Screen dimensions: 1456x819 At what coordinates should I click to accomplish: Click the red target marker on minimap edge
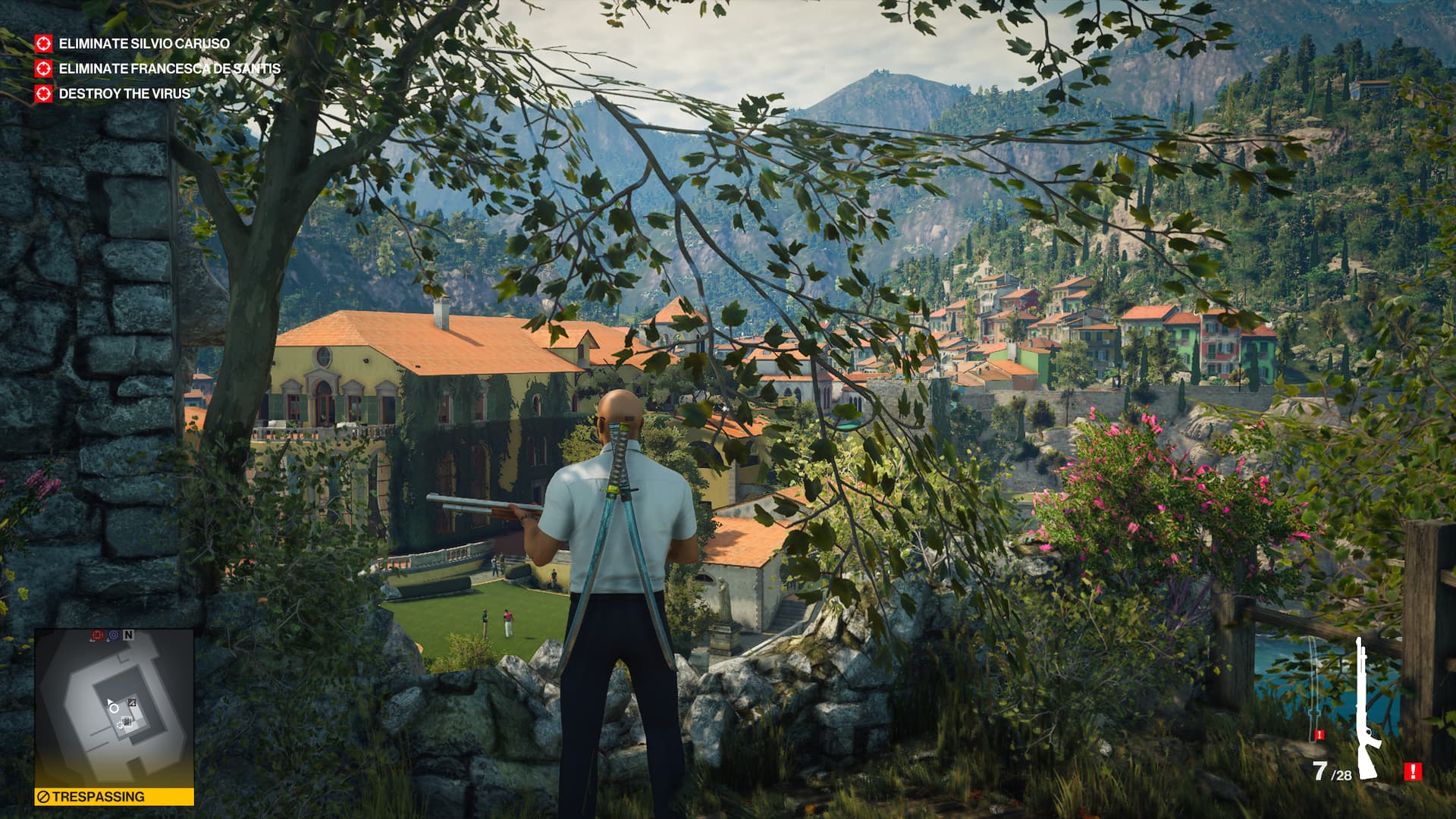pyautogui.click(x=97, y=635)
